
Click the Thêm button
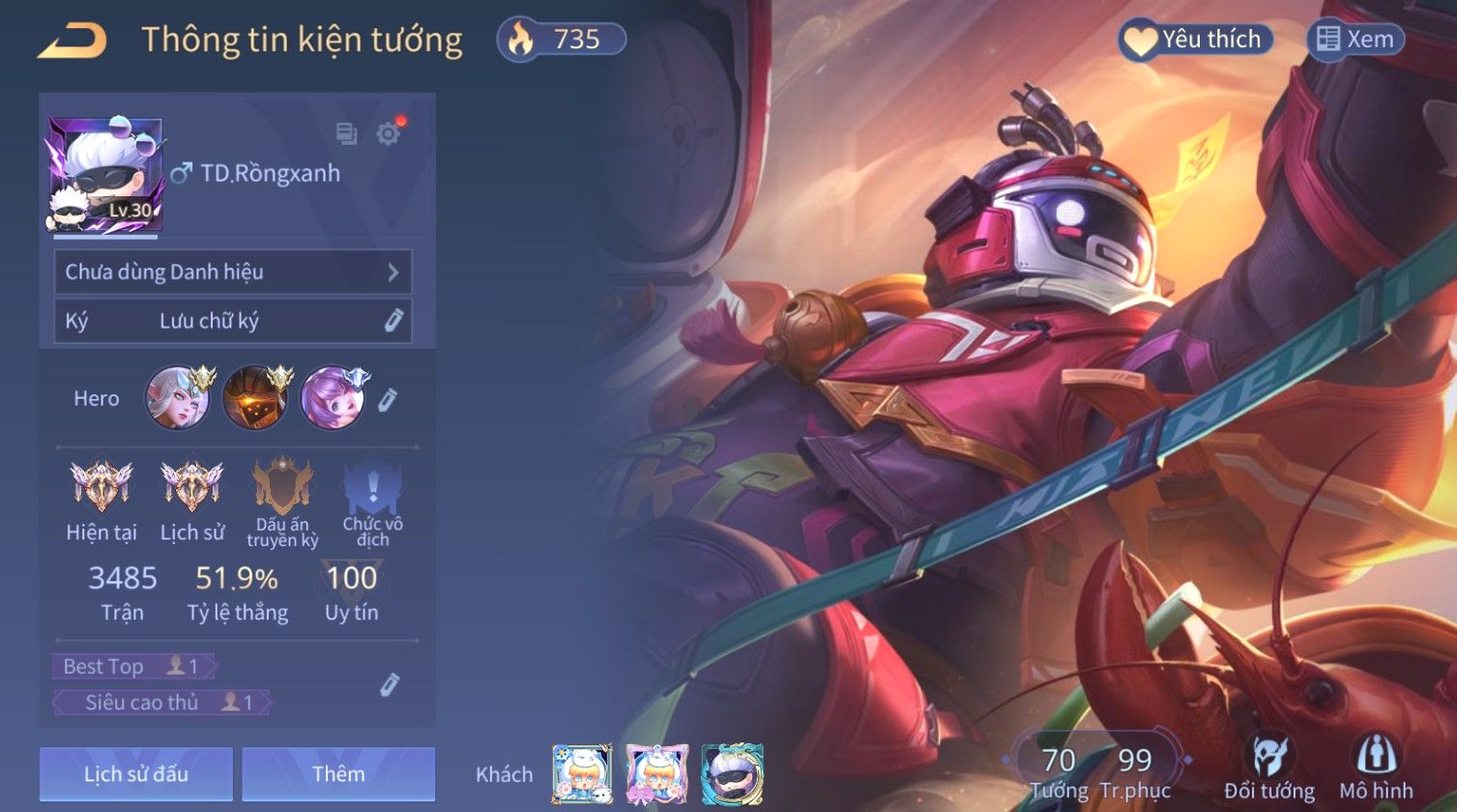point(338,774)
